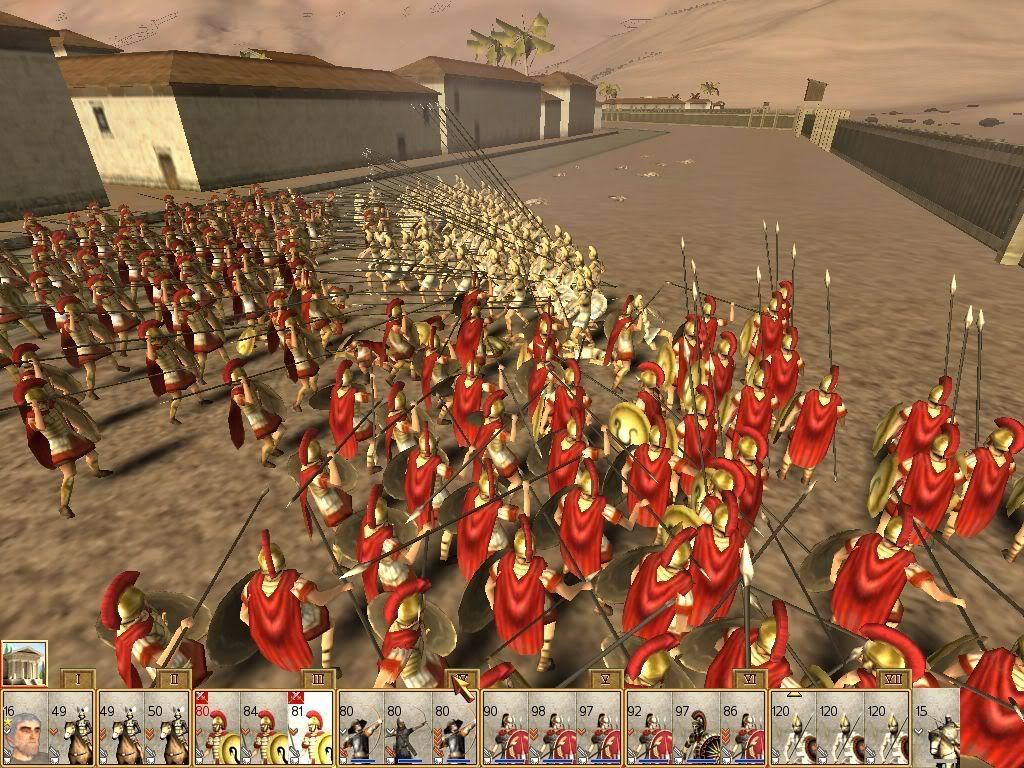Select group II tab

coord(174,679)
